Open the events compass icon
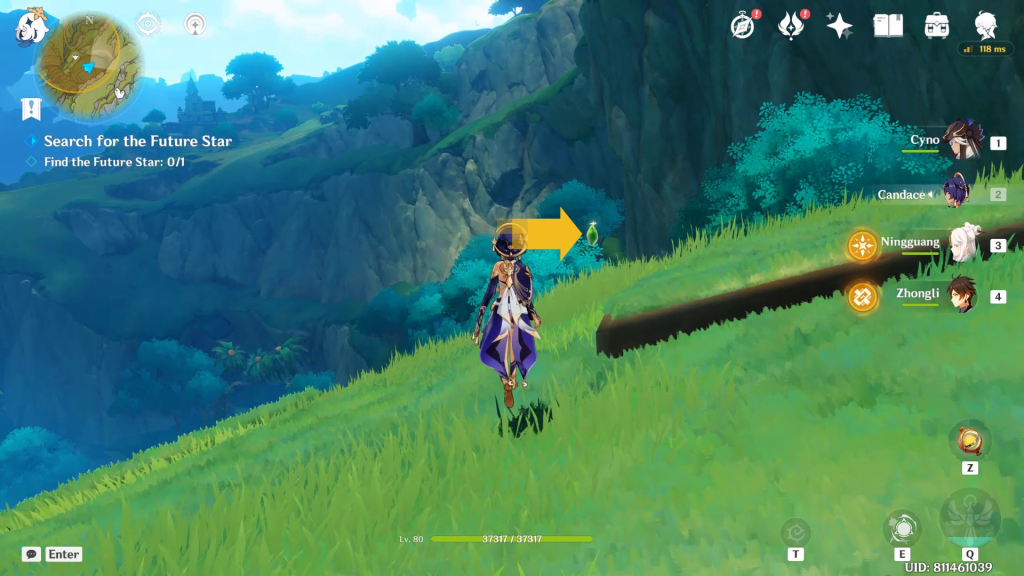1024x576 pixels. pos(742,26)
